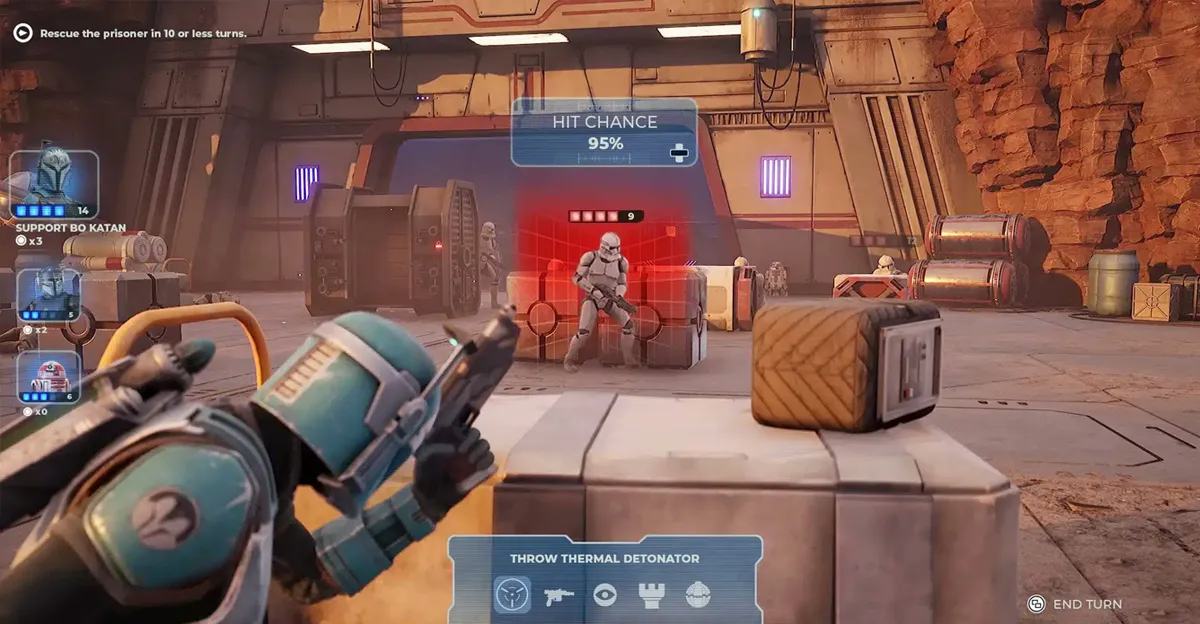Select the castle tower defend ability
The height and width of the screenshot is (624, 1200).
pos(651,596)
